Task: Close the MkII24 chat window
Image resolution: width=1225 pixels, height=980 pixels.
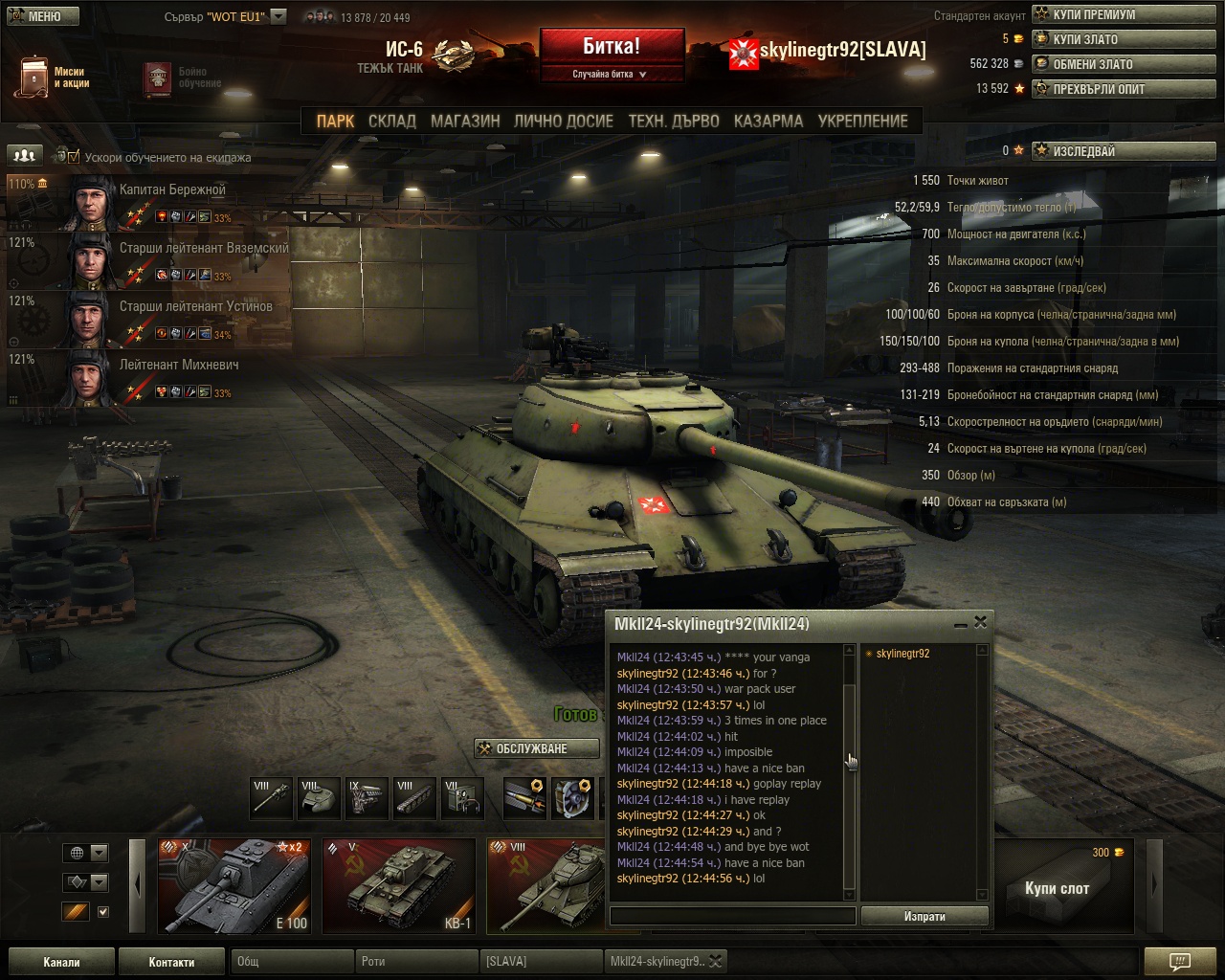Action: pyautogui.click(x=980, y=622)
